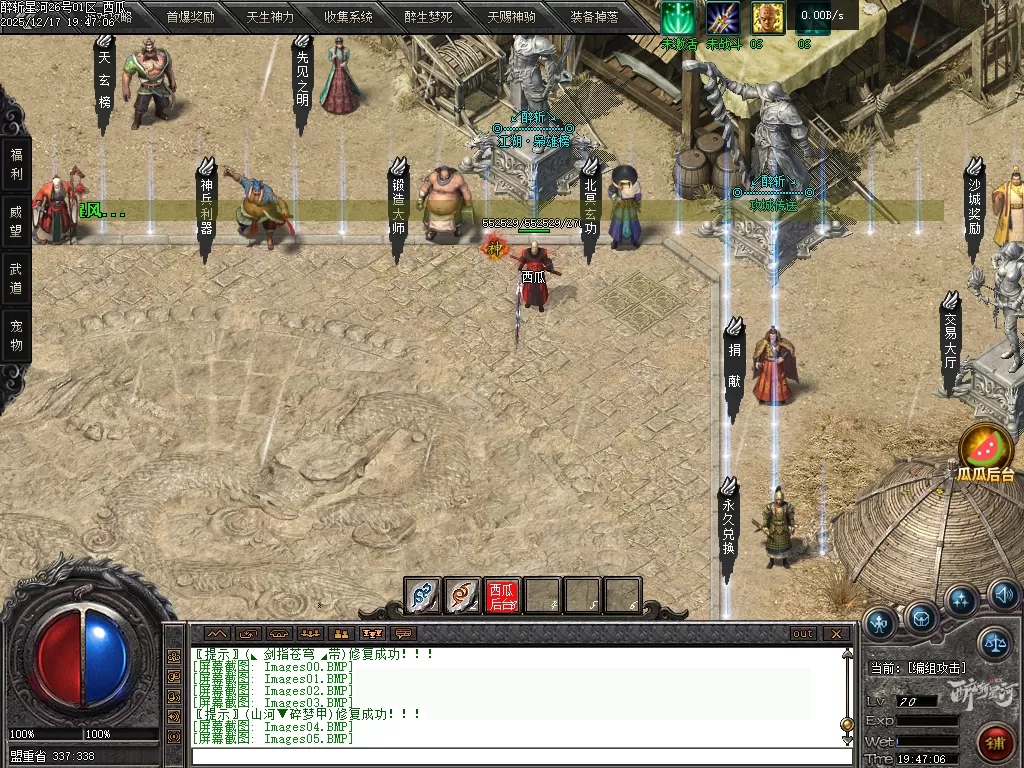
Task: Open the 福利 side panel
Action: tap(16, 165)
